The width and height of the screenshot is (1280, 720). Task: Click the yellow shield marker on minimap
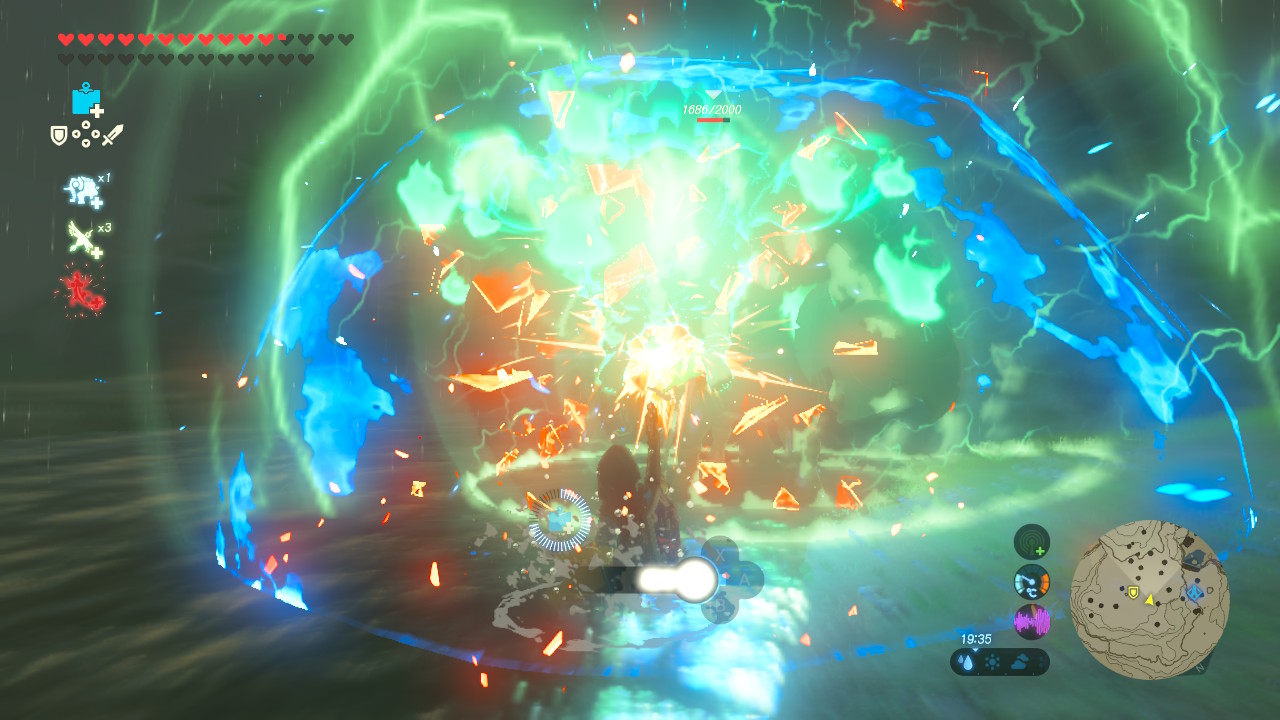tap(1132, 593)
